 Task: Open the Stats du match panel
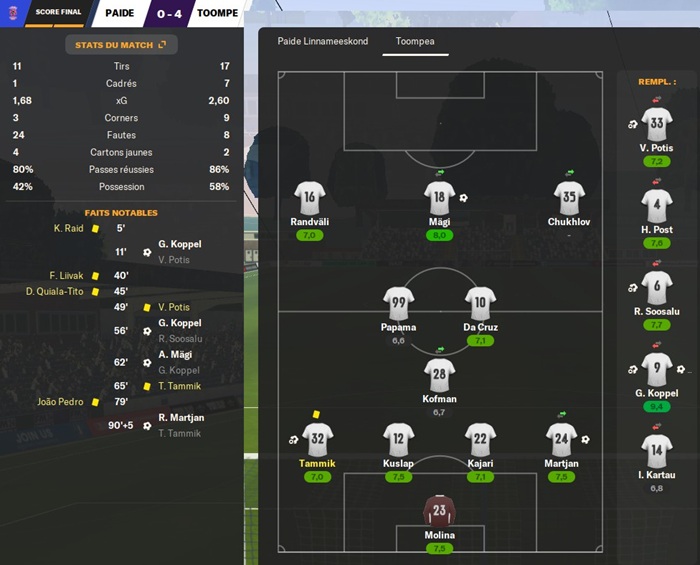(121, 45)
